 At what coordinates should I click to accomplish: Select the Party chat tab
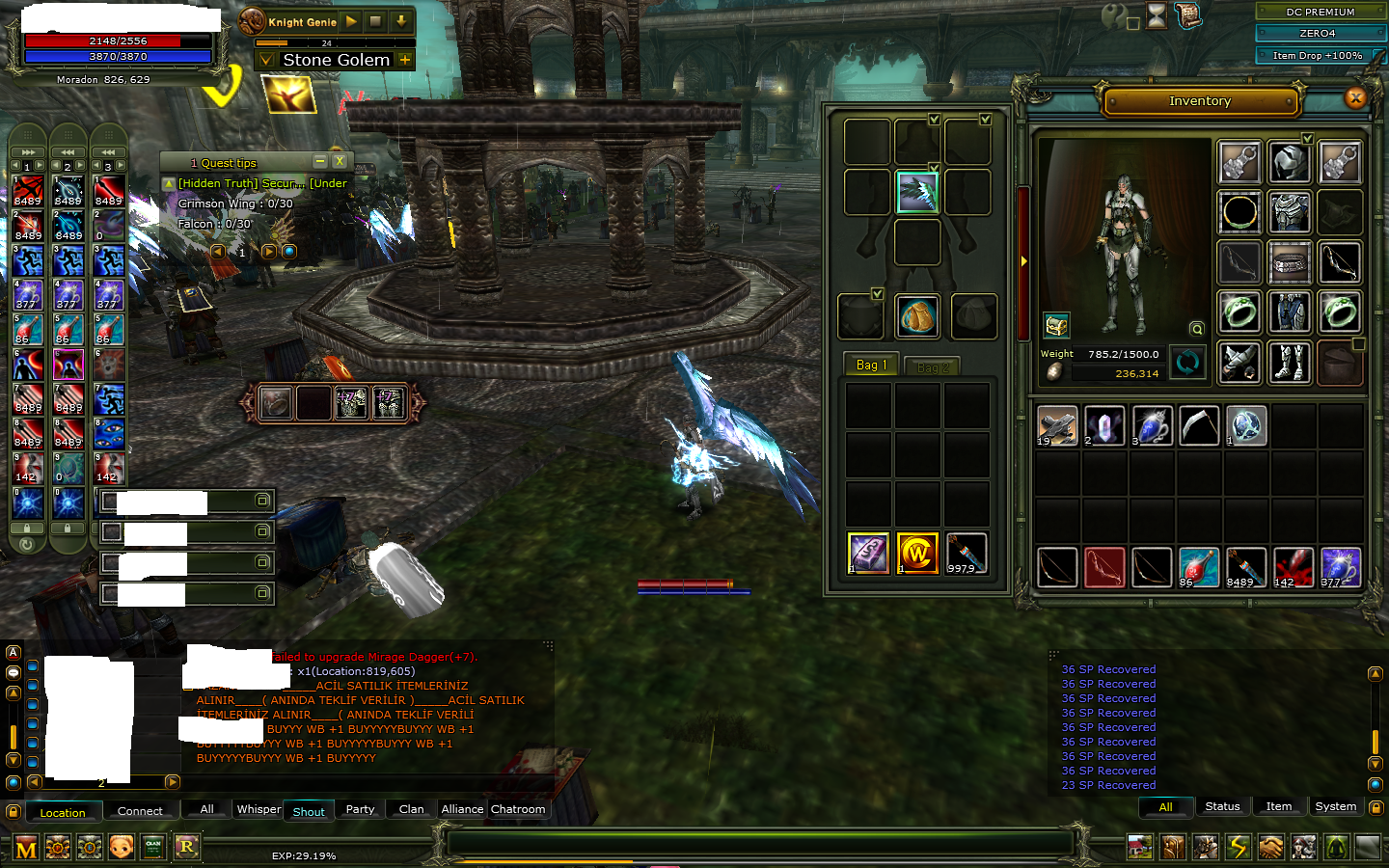click(360, 809)
